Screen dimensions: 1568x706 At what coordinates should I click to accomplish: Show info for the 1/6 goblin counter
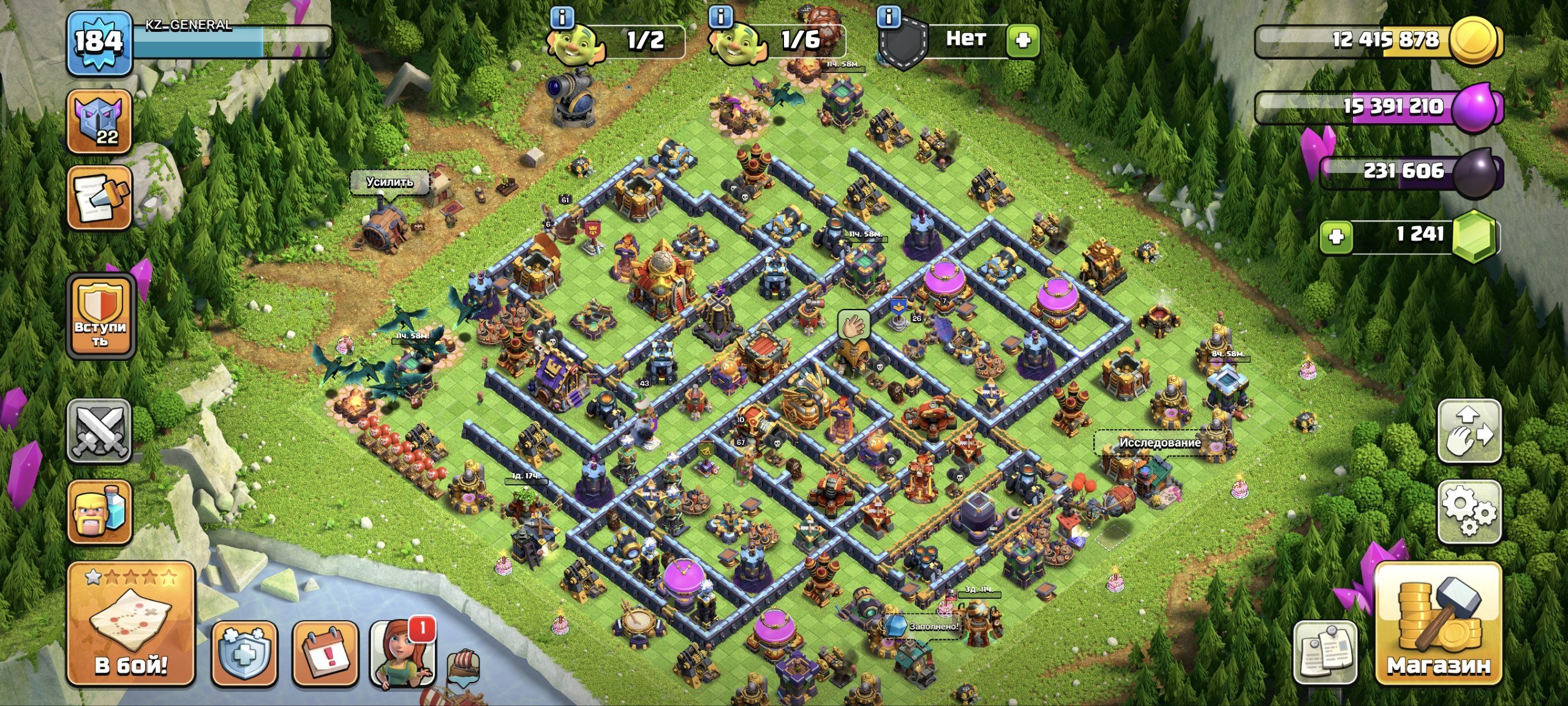tap(720, 18)
